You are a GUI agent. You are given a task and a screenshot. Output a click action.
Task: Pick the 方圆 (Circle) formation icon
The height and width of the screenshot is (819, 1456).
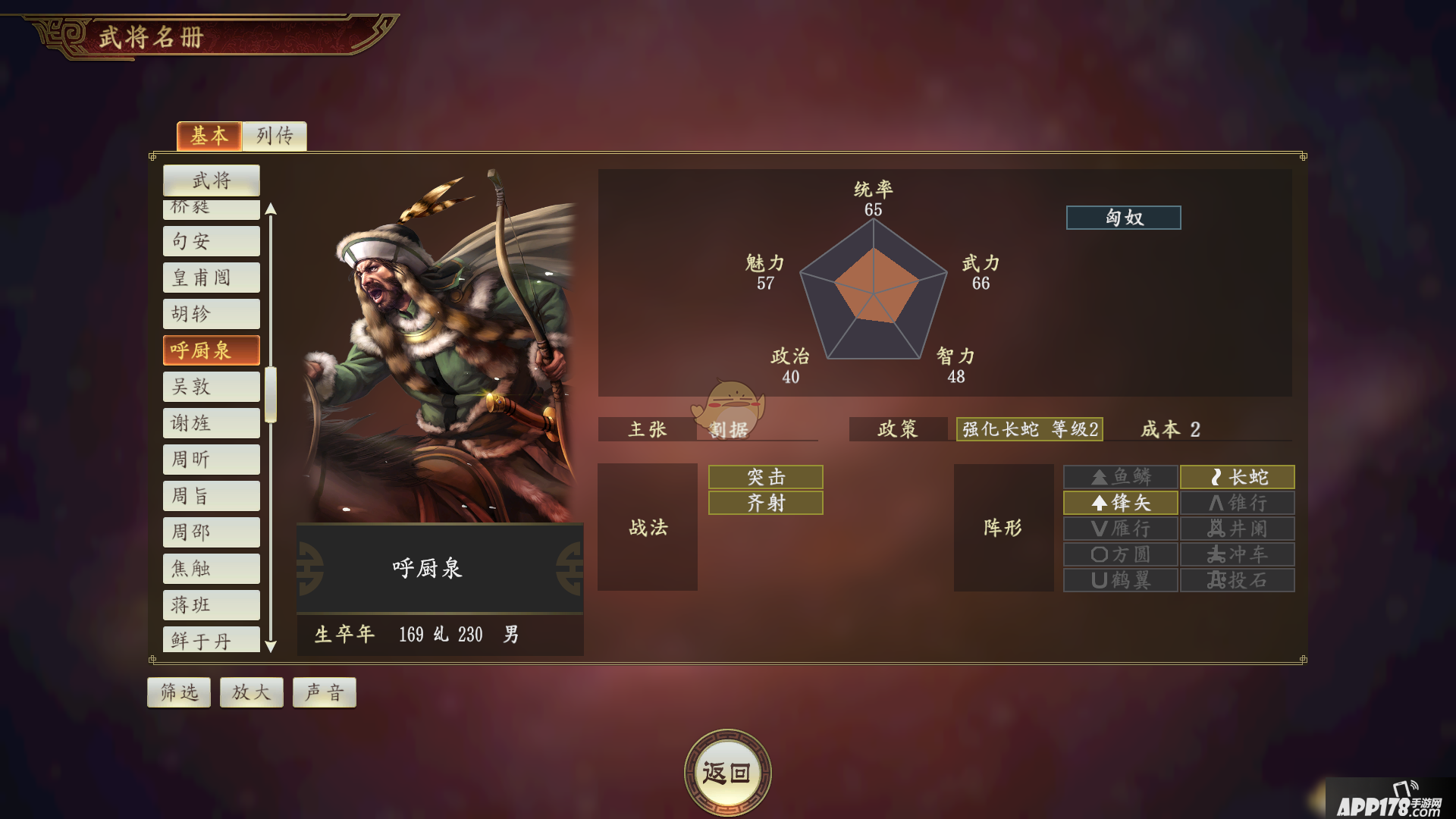tap(1119, 554)
